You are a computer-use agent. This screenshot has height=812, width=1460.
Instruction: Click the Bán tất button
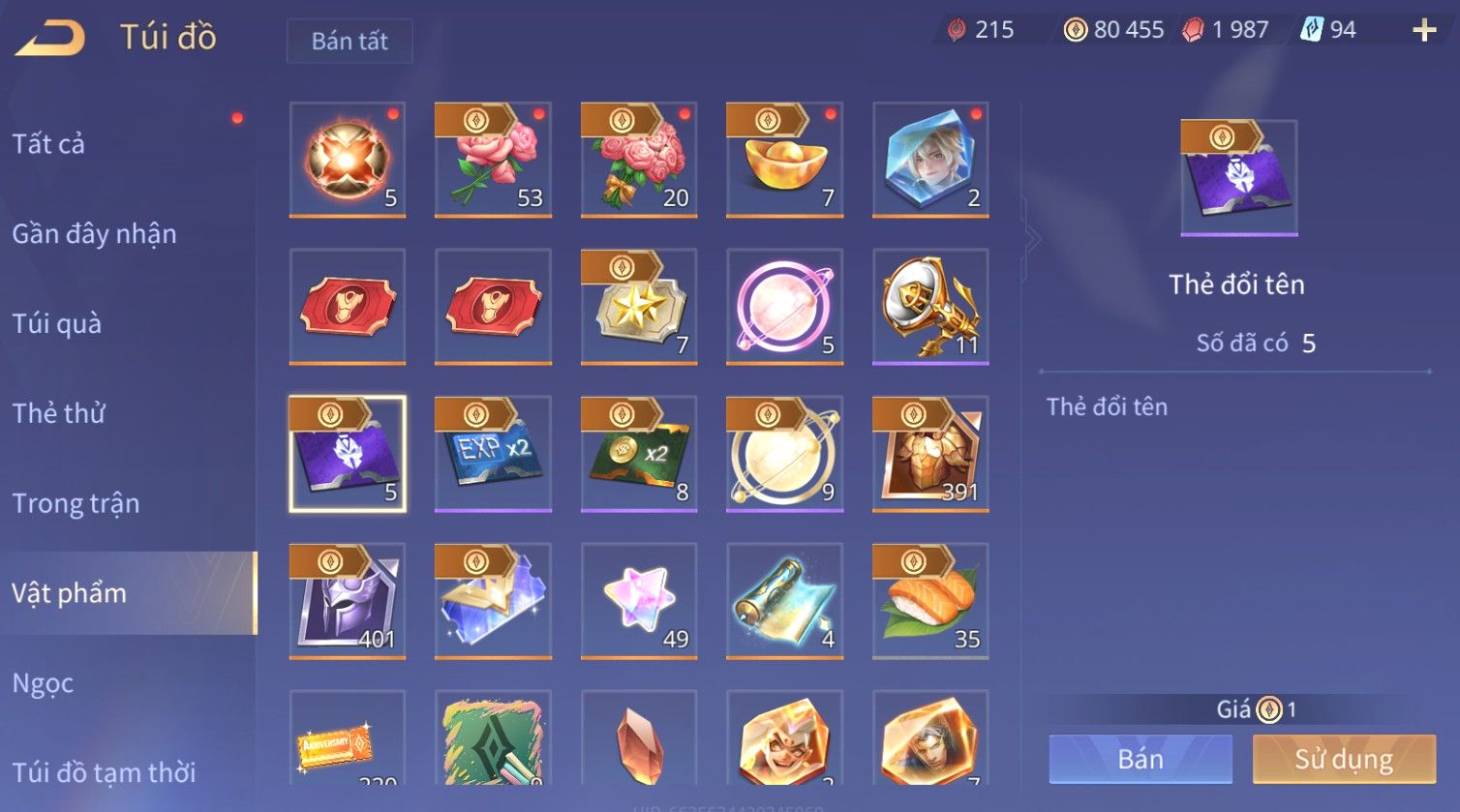350,41
